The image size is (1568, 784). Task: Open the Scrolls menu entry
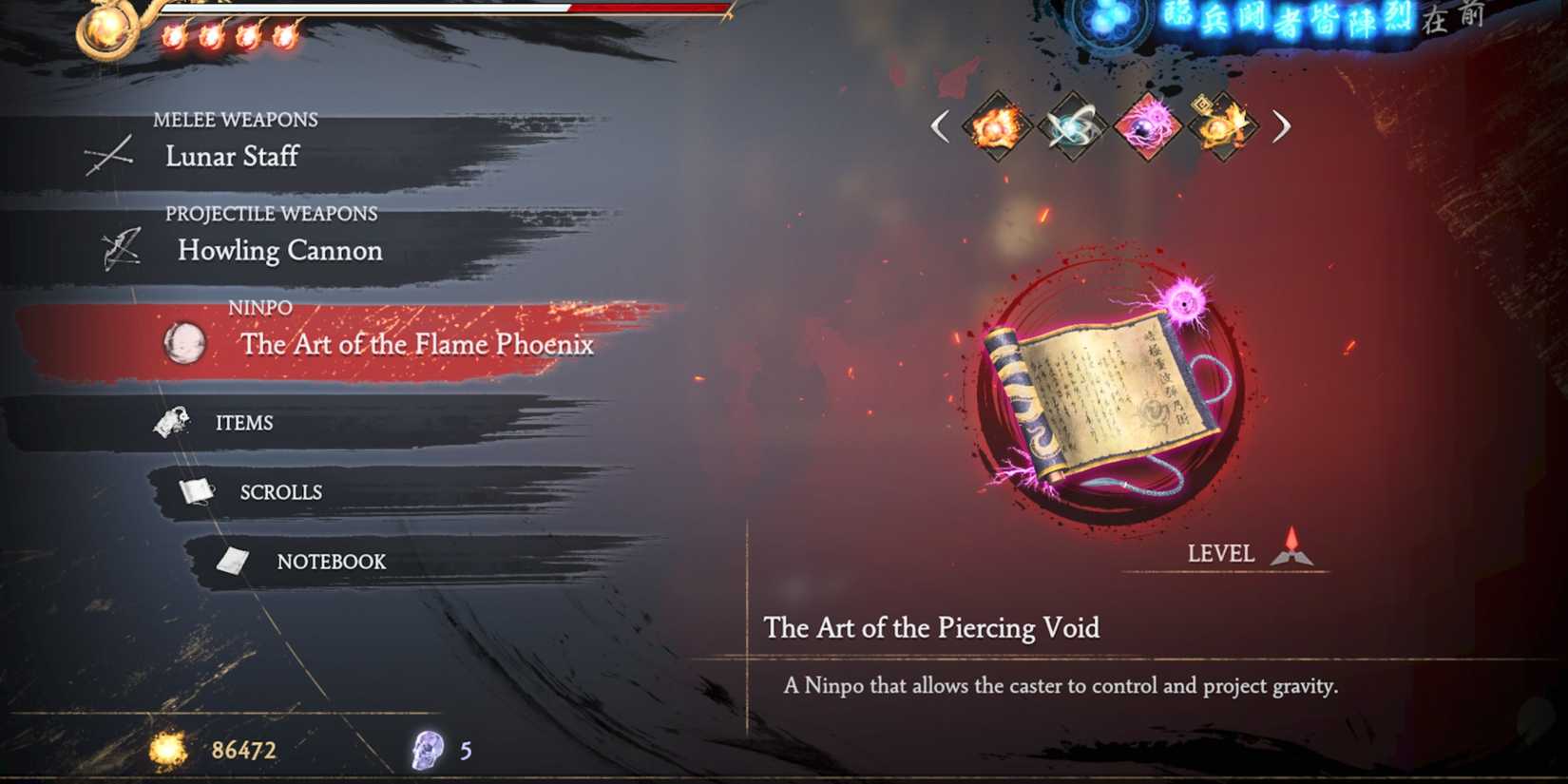tap(279, 491)
